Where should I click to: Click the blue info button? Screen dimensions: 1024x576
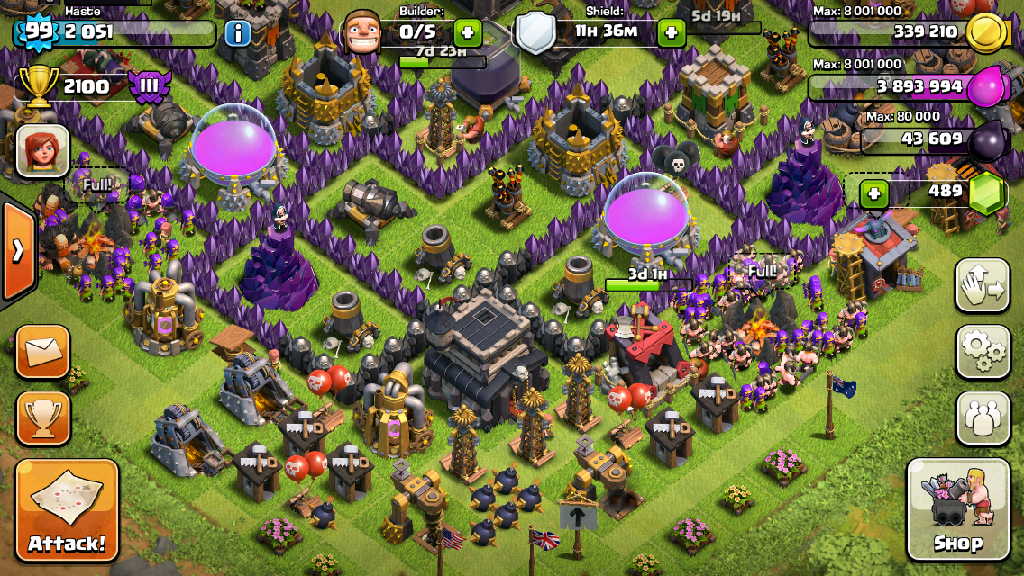click(238, 34)
